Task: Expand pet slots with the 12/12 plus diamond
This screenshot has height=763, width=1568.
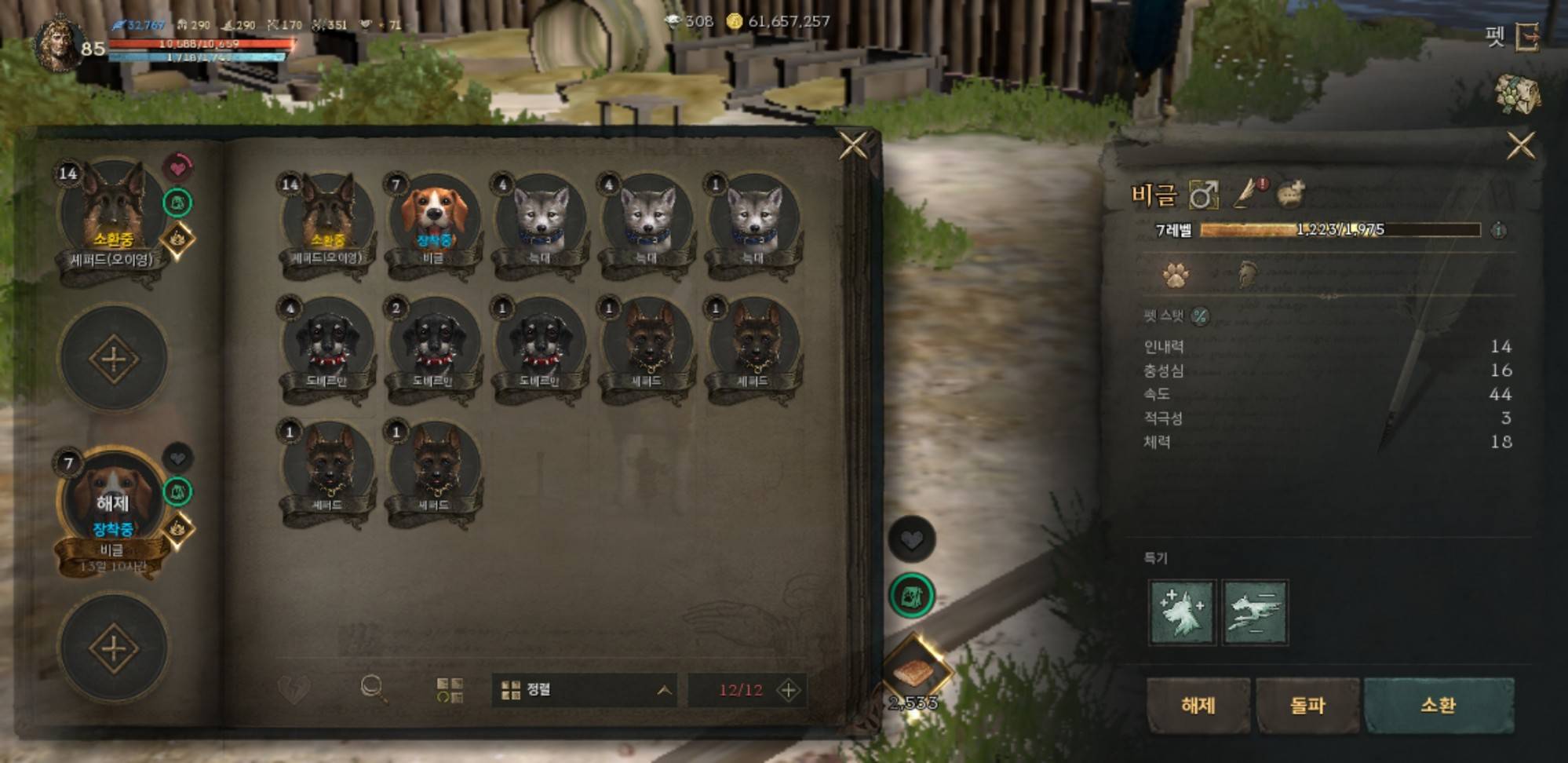Action: click(788, 688)
